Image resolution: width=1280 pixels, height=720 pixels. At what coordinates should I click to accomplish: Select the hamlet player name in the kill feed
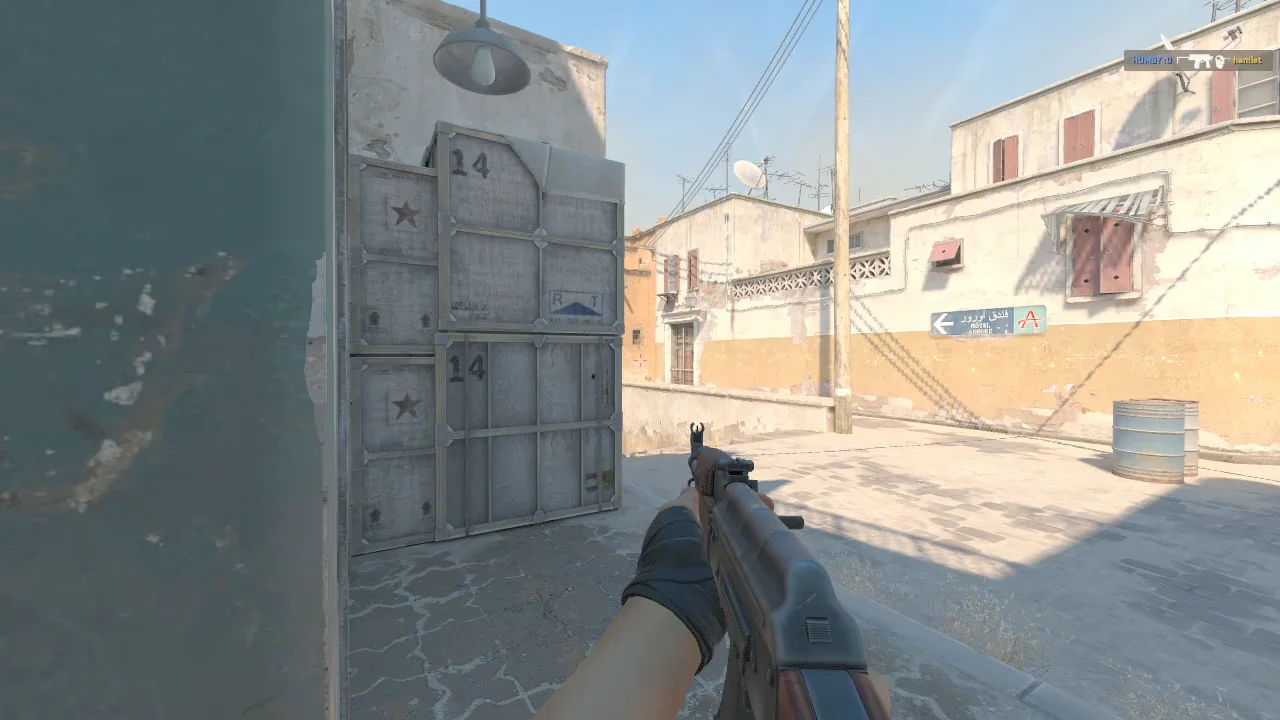(1247, 60)
